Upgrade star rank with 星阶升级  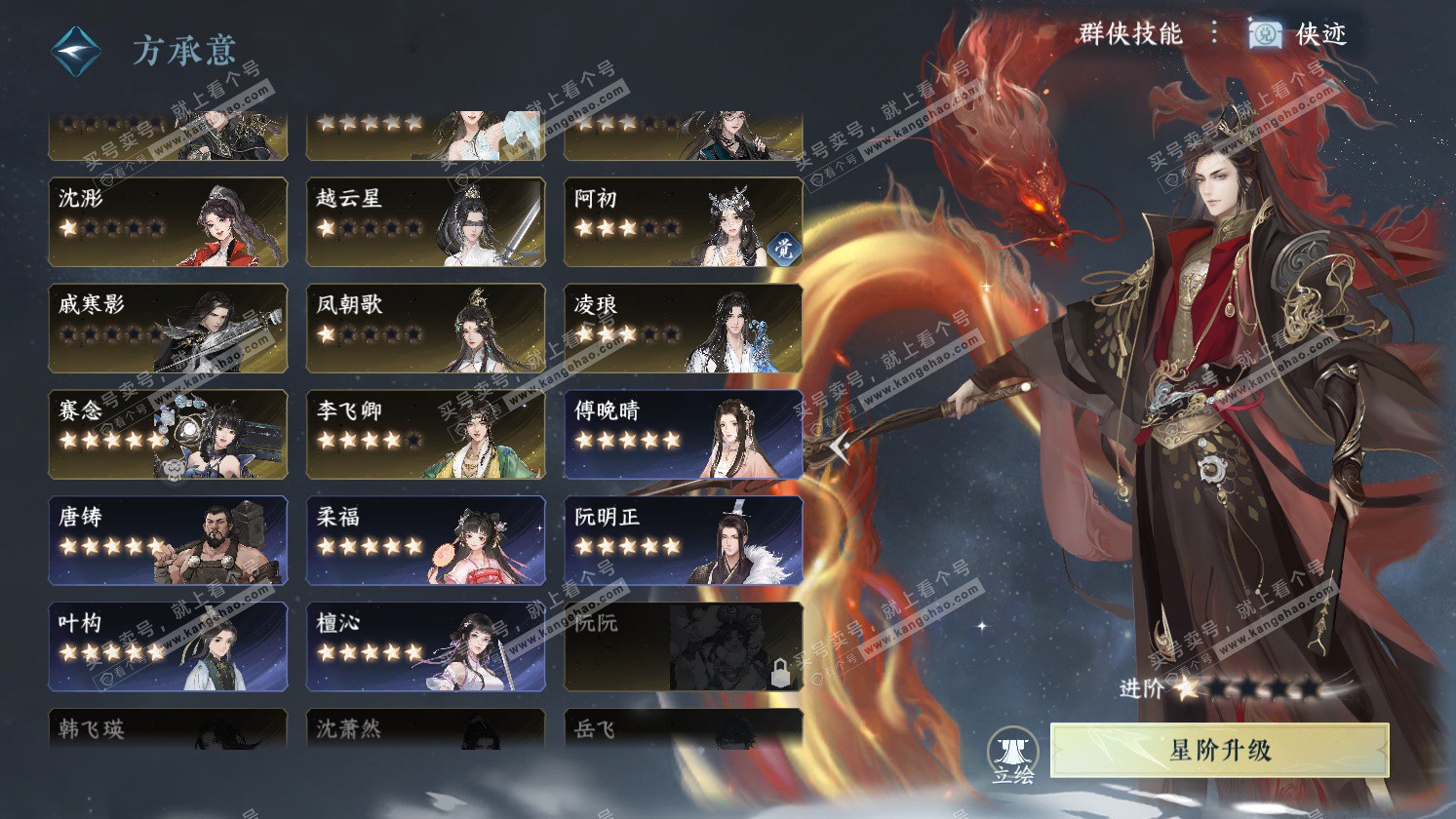1219,750
